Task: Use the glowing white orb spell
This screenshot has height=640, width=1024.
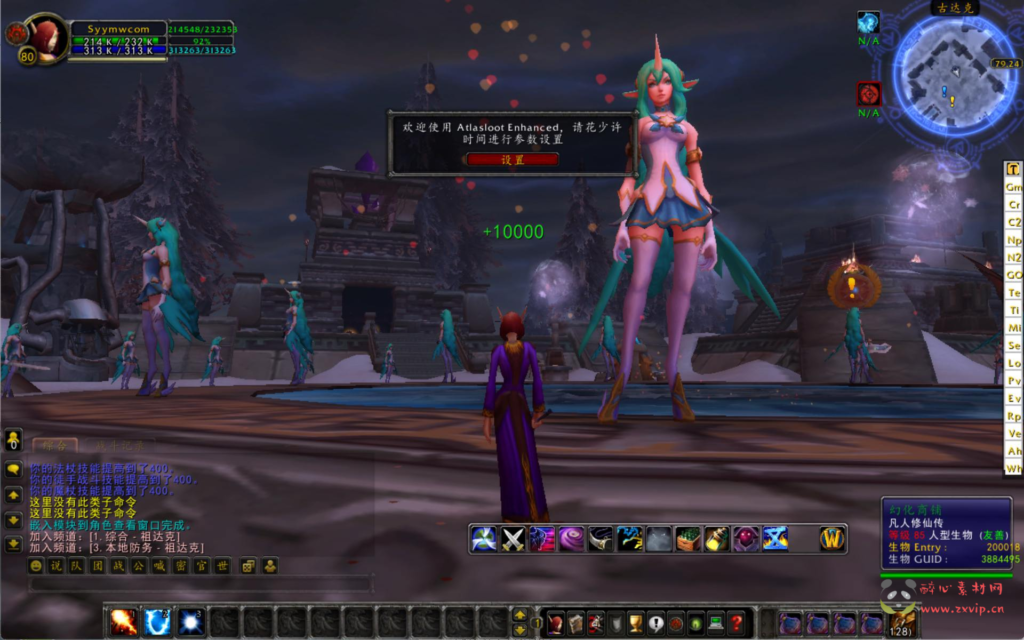Action: (x=191, y=622)
